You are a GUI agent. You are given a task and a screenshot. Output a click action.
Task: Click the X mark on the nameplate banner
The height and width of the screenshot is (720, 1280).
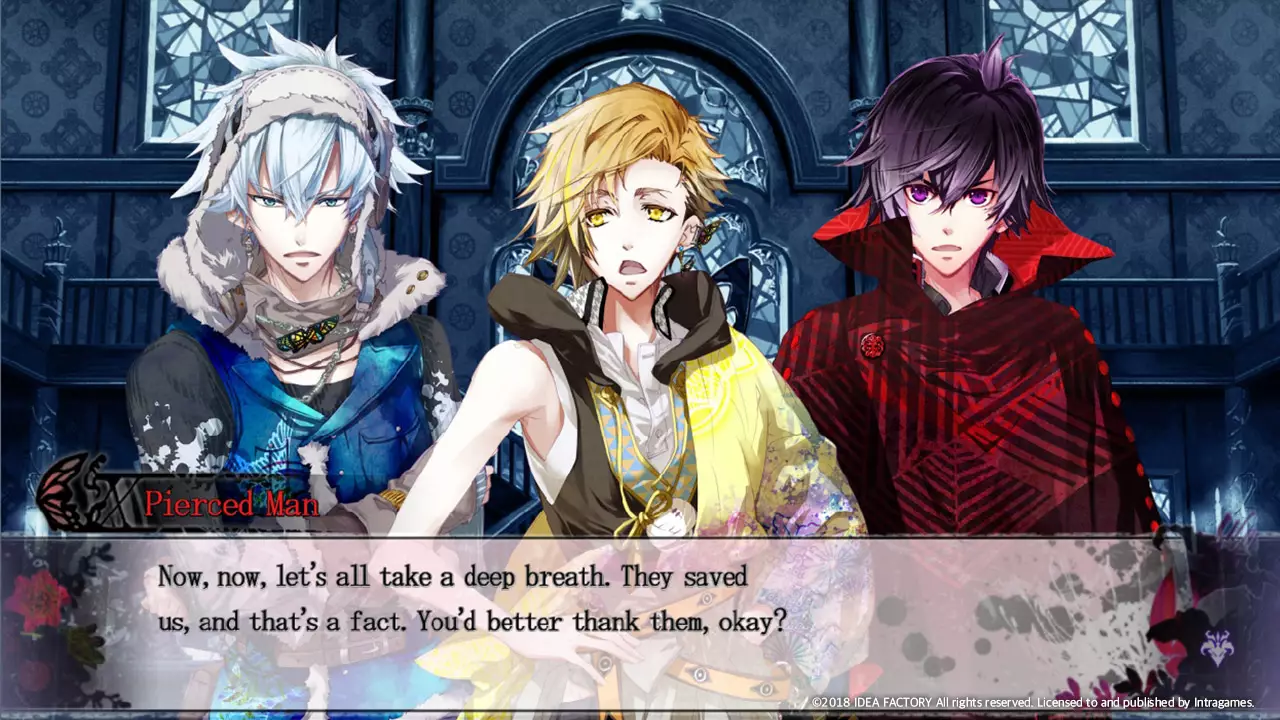click(118, 502)
